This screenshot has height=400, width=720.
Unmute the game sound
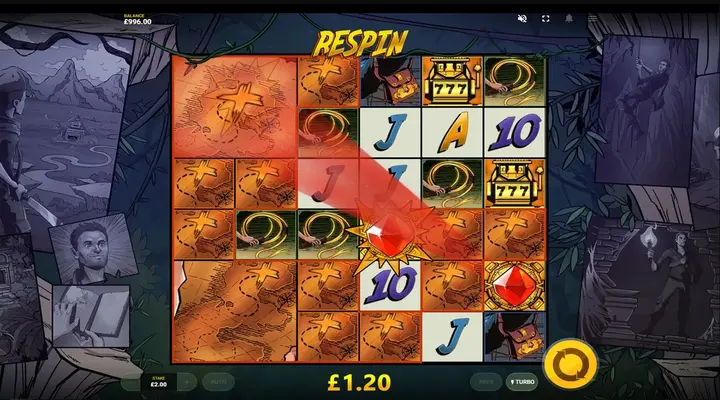(x=522, y=19)
